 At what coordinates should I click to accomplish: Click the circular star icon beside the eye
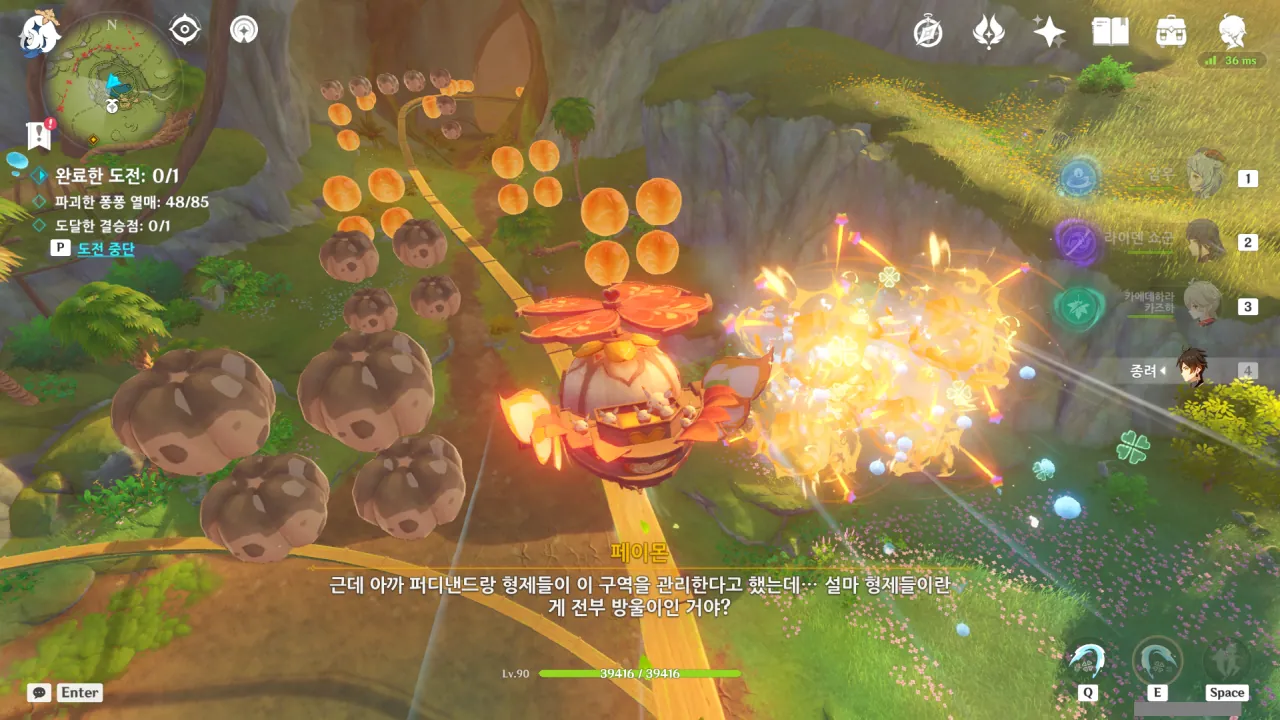(x=243, y=30)
